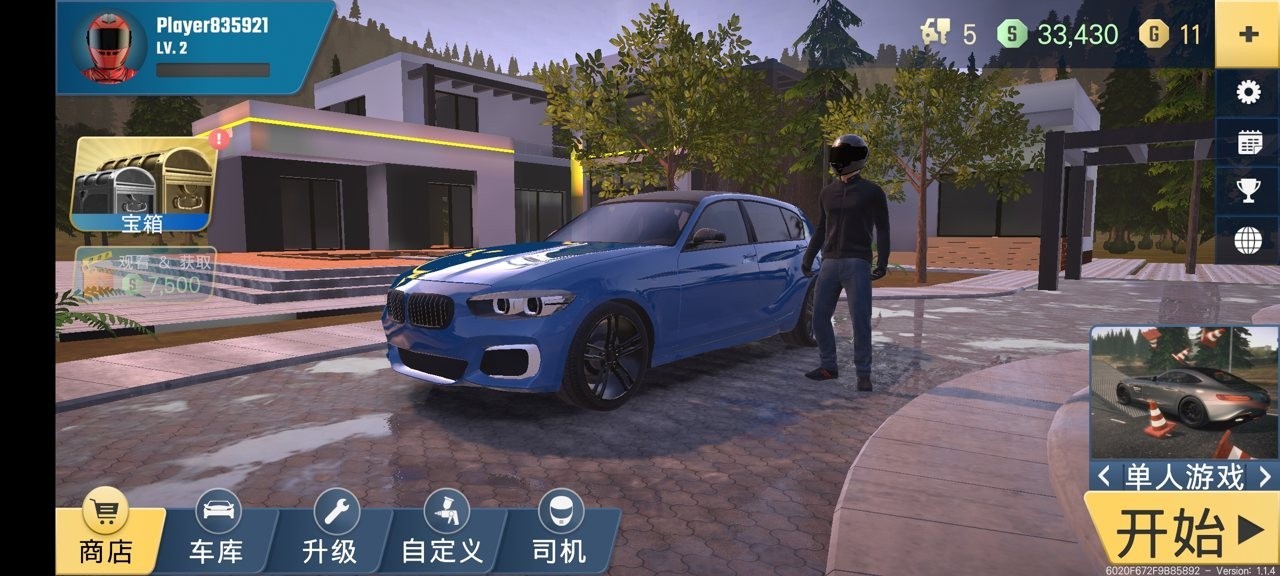Open the 车库 garage menu
Screen dimensions: 1280x576
(216, 534)
